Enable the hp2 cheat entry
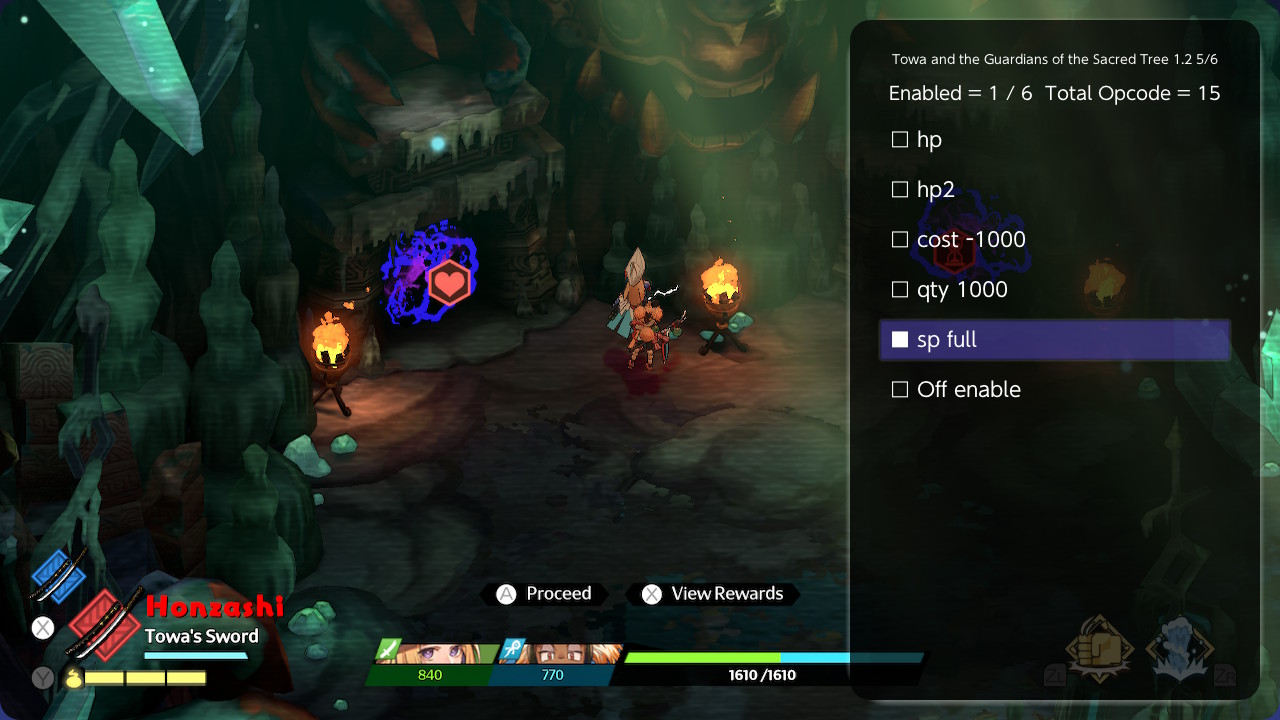 coord(900,190)
